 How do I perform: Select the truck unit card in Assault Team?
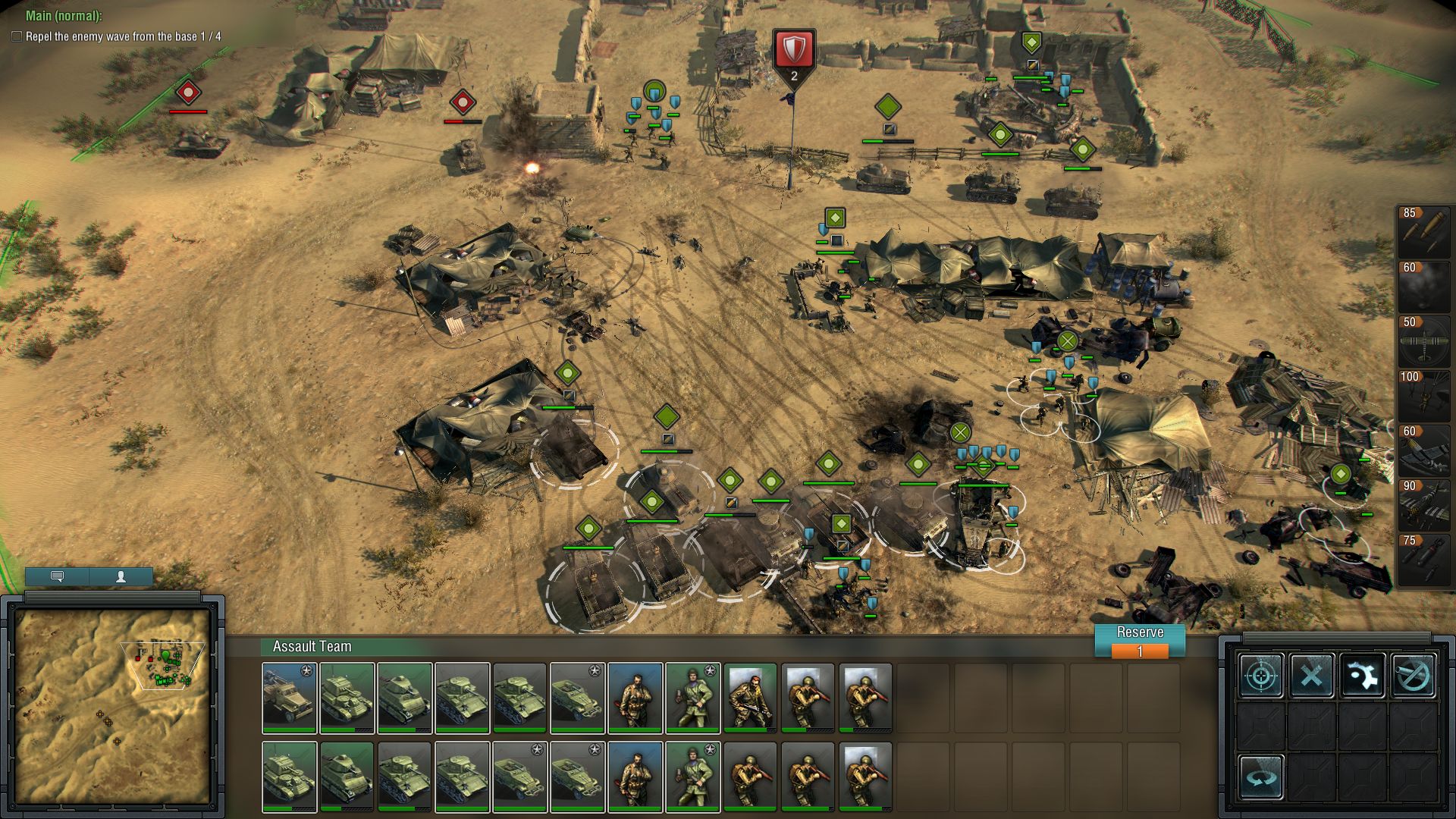(x=289, y=698)
